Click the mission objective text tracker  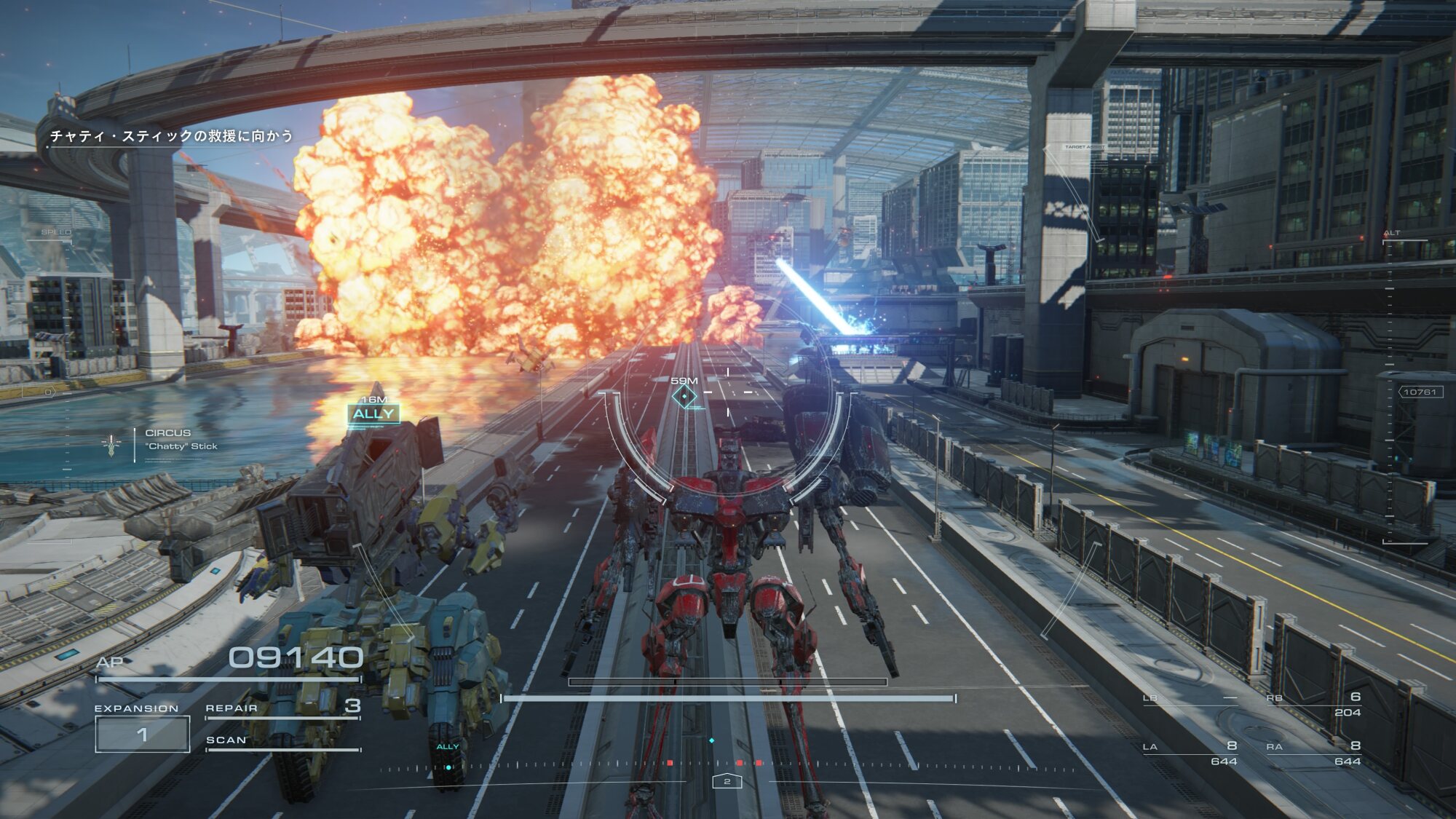tap(171, 136)
